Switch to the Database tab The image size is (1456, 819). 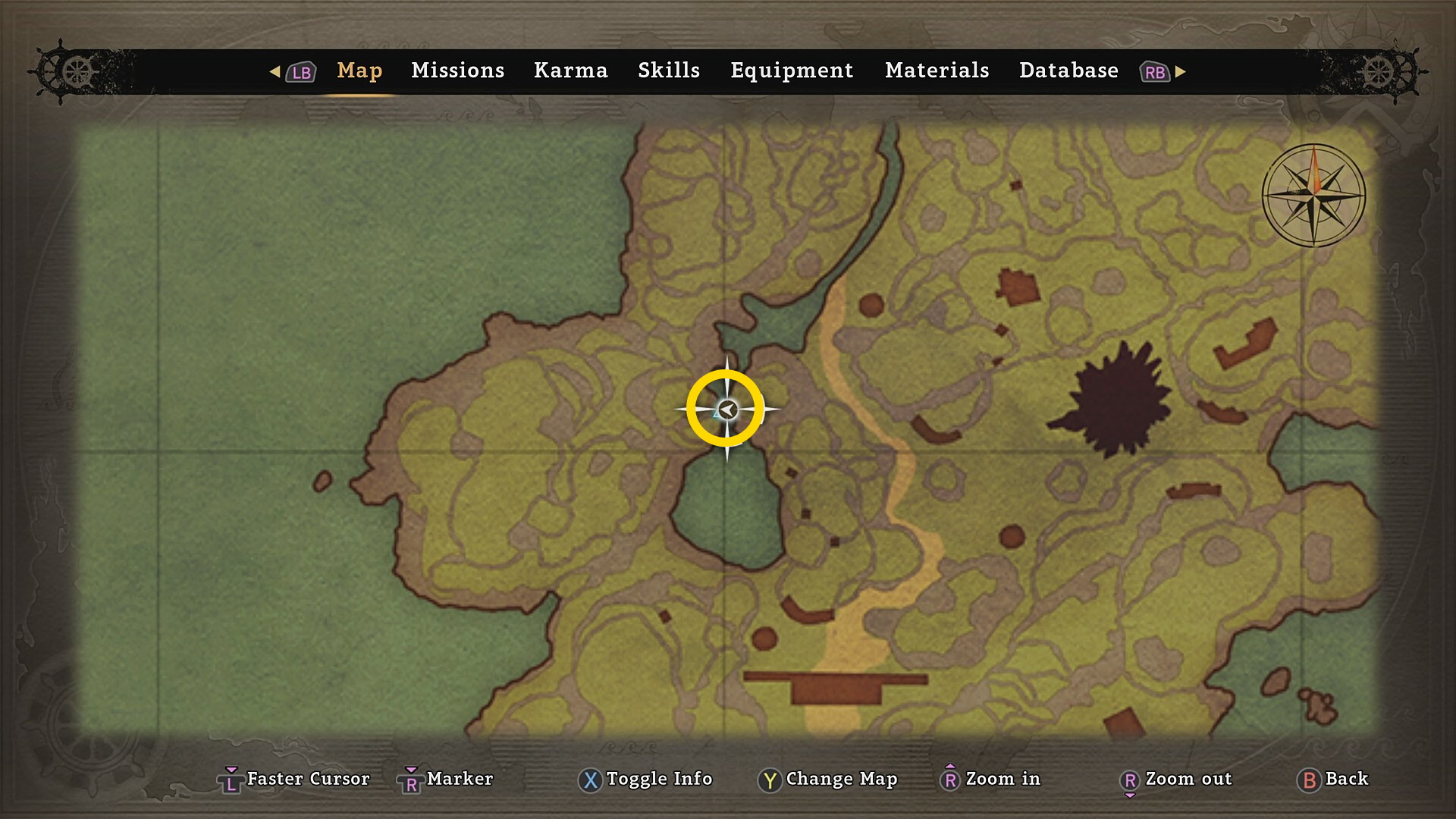1068,71
